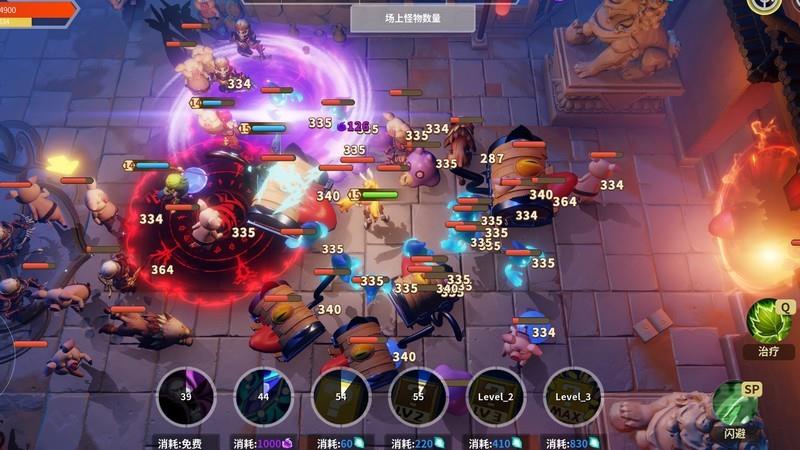Activate the 闪避 dodge skill
800x450 pixels.
coord(735,404)
